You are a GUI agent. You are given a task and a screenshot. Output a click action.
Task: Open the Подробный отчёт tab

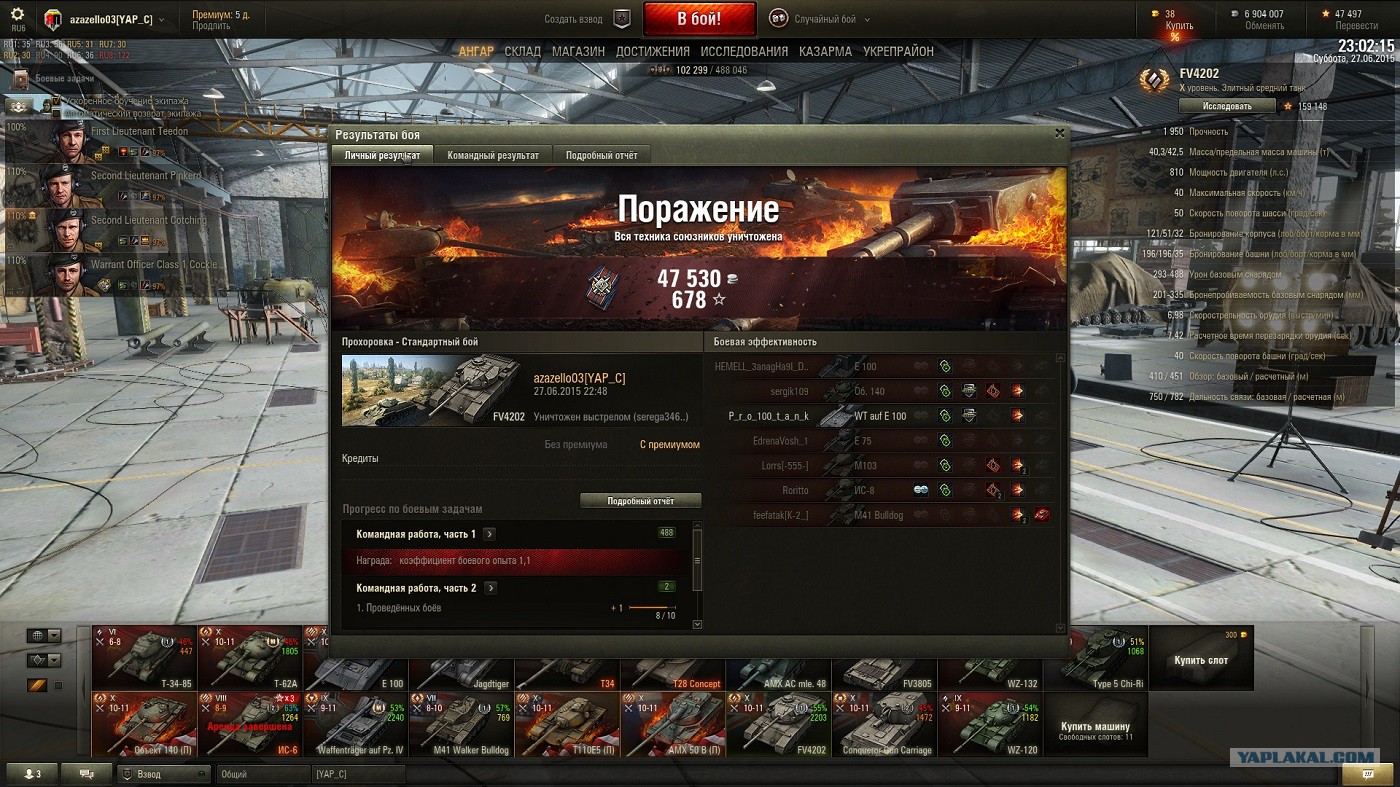(x=601, y=155)
